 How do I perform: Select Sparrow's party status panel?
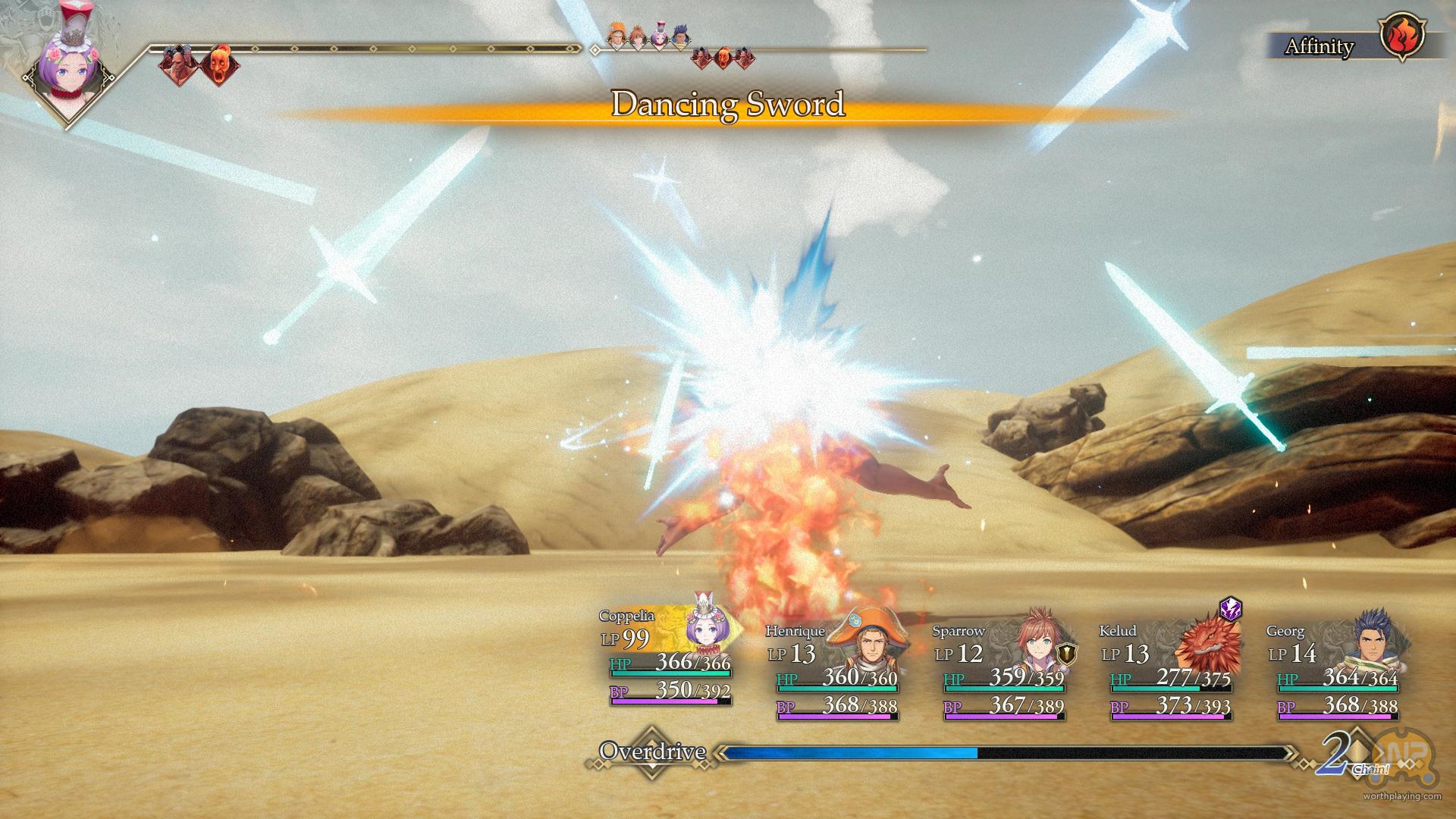(x=1003, y=671)
